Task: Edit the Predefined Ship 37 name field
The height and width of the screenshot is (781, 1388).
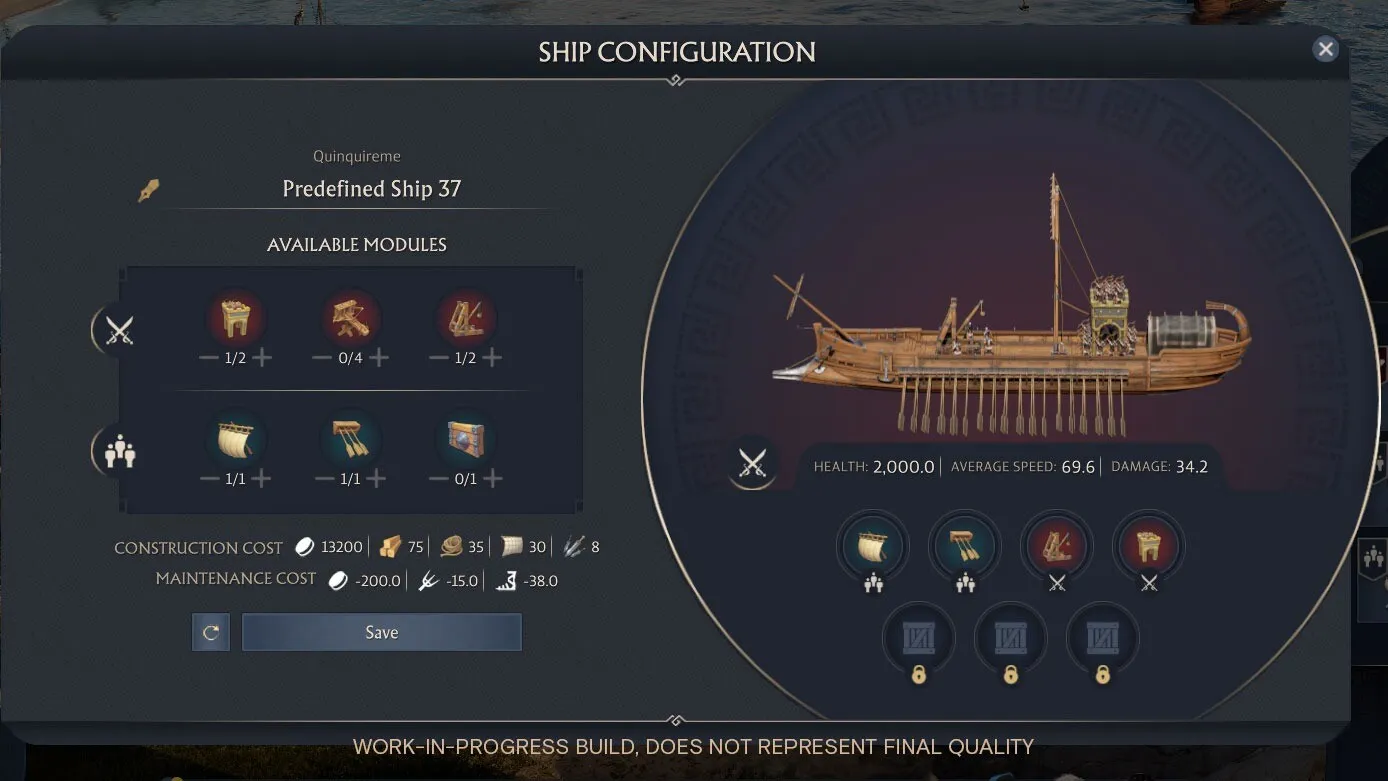Action: click(x=371, y=189)
